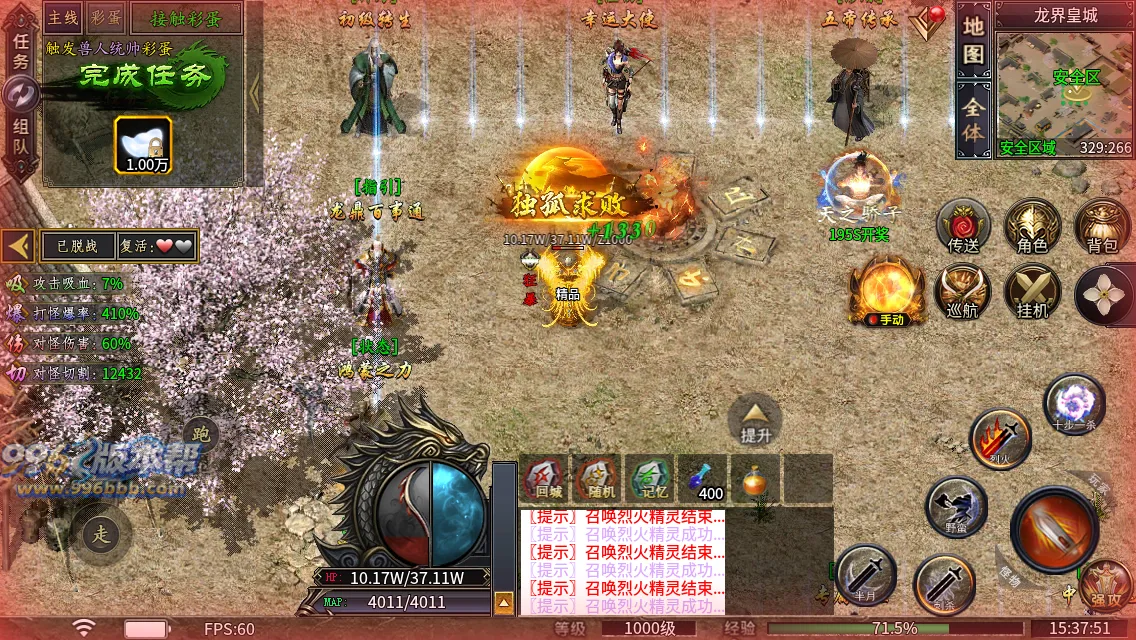The height and width of the screenshot is (640, 1136).
Task: Cast the 烈火 flame sword skill
Action: [1000, 440]
